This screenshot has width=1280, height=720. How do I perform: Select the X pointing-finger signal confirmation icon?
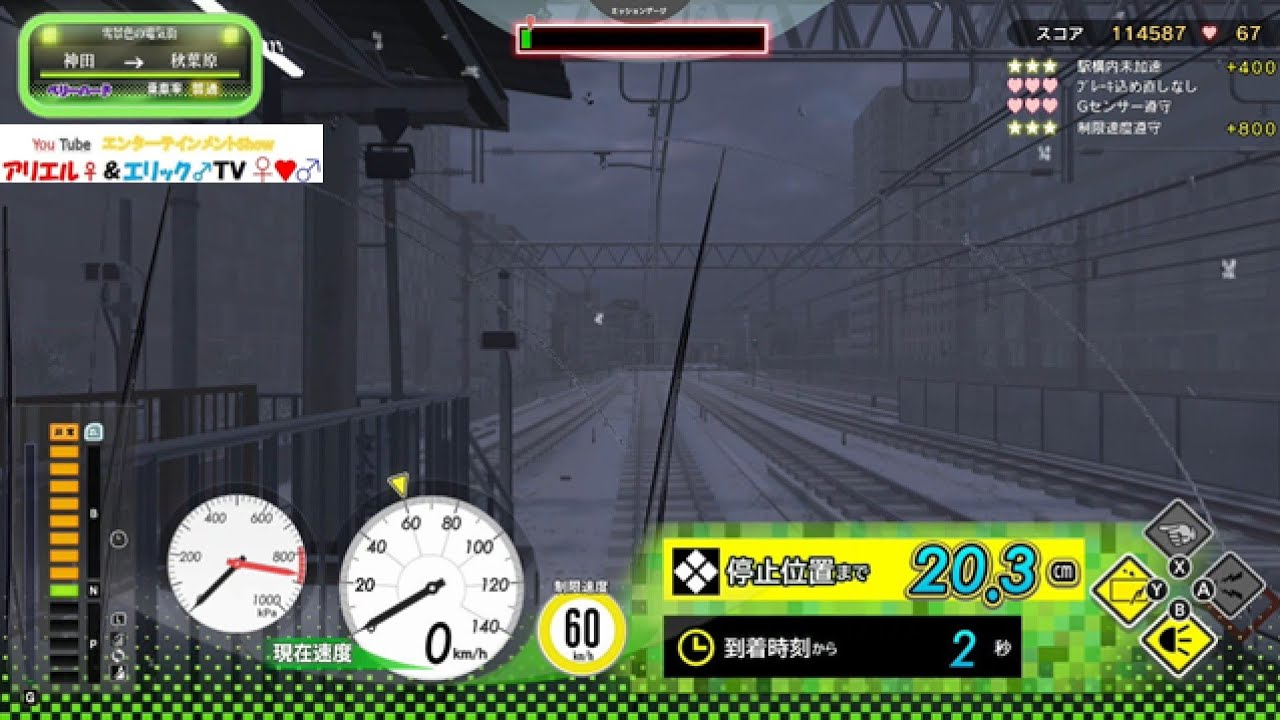tap(1178, 528)
